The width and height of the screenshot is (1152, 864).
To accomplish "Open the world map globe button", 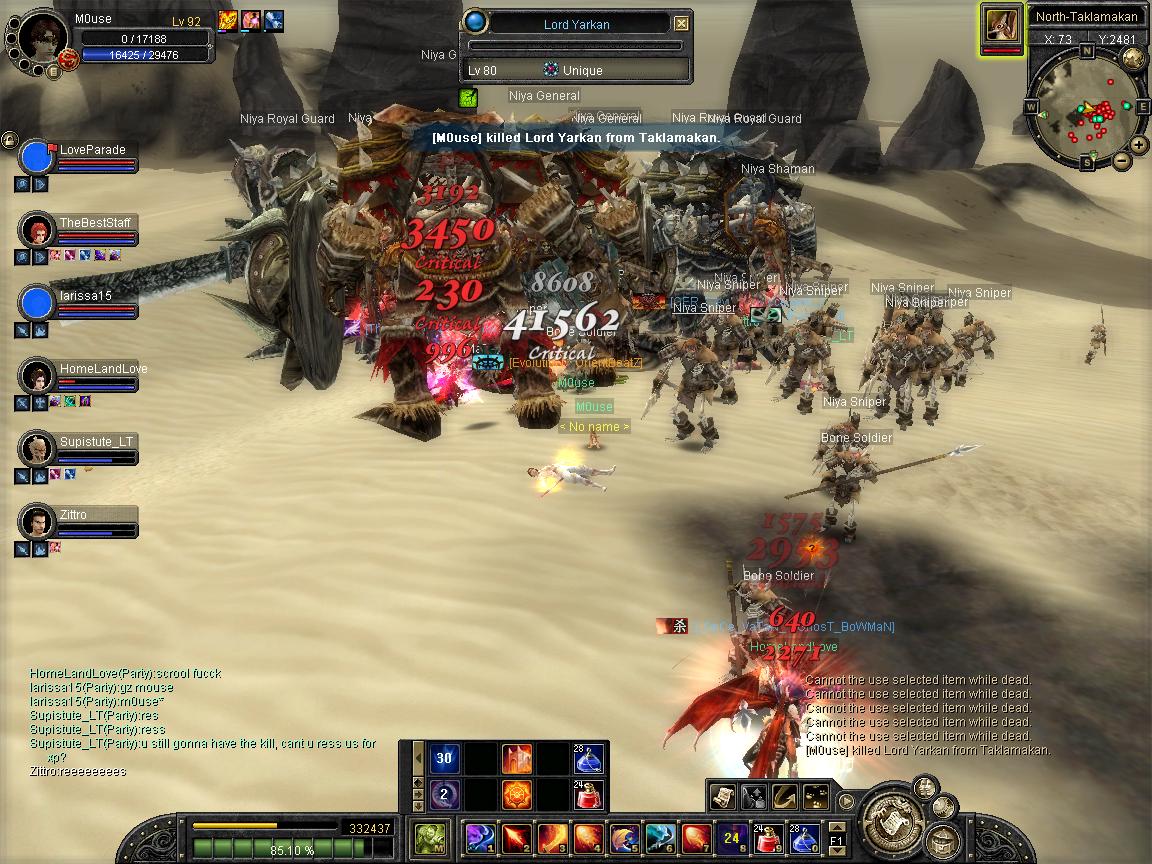I will pyautogui.click(x=1134, y=57).
